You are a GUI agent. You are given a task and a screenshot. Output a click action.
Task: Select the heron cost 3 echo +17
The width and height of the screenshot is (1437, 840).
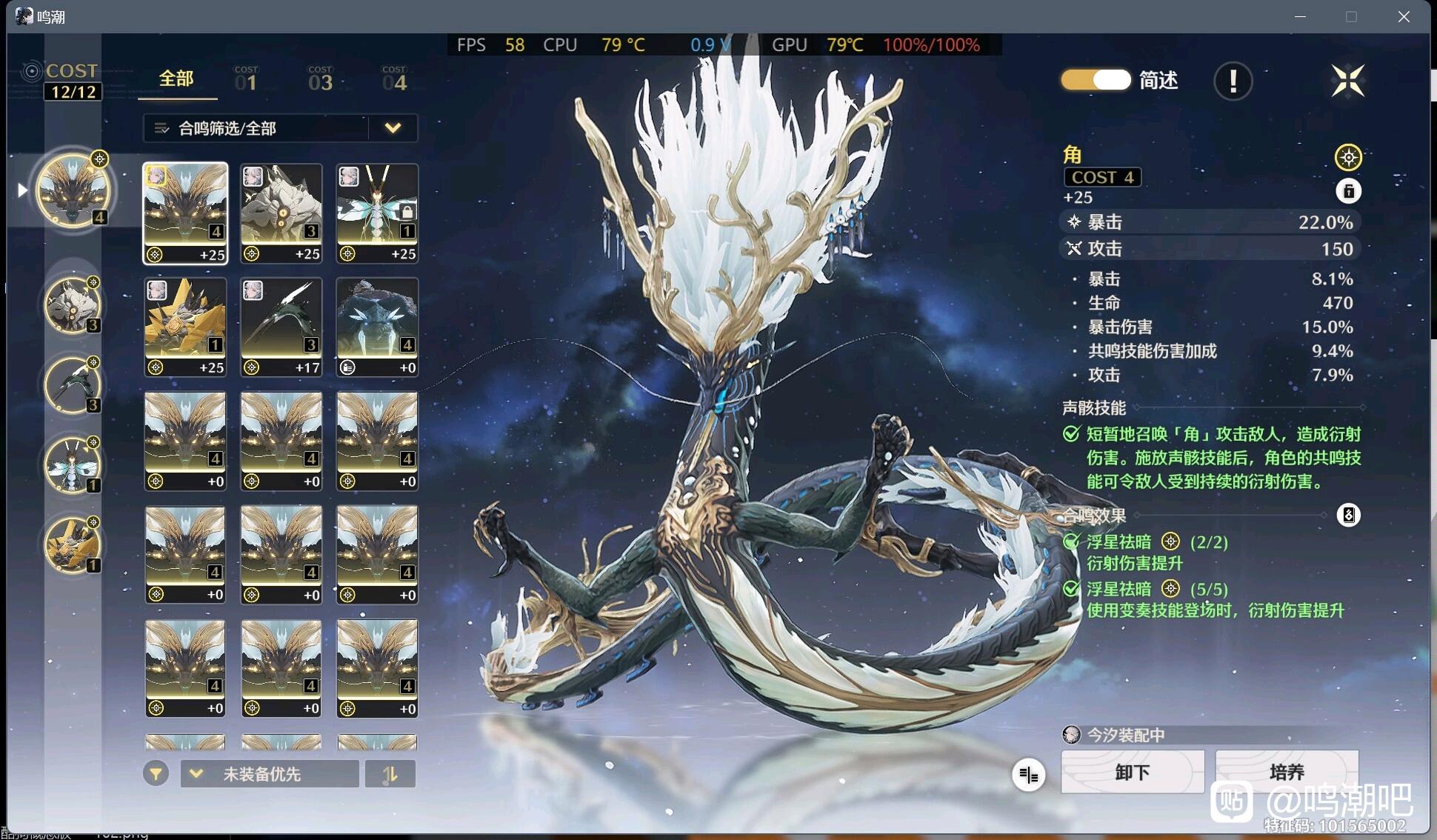[x=281, y=327]
